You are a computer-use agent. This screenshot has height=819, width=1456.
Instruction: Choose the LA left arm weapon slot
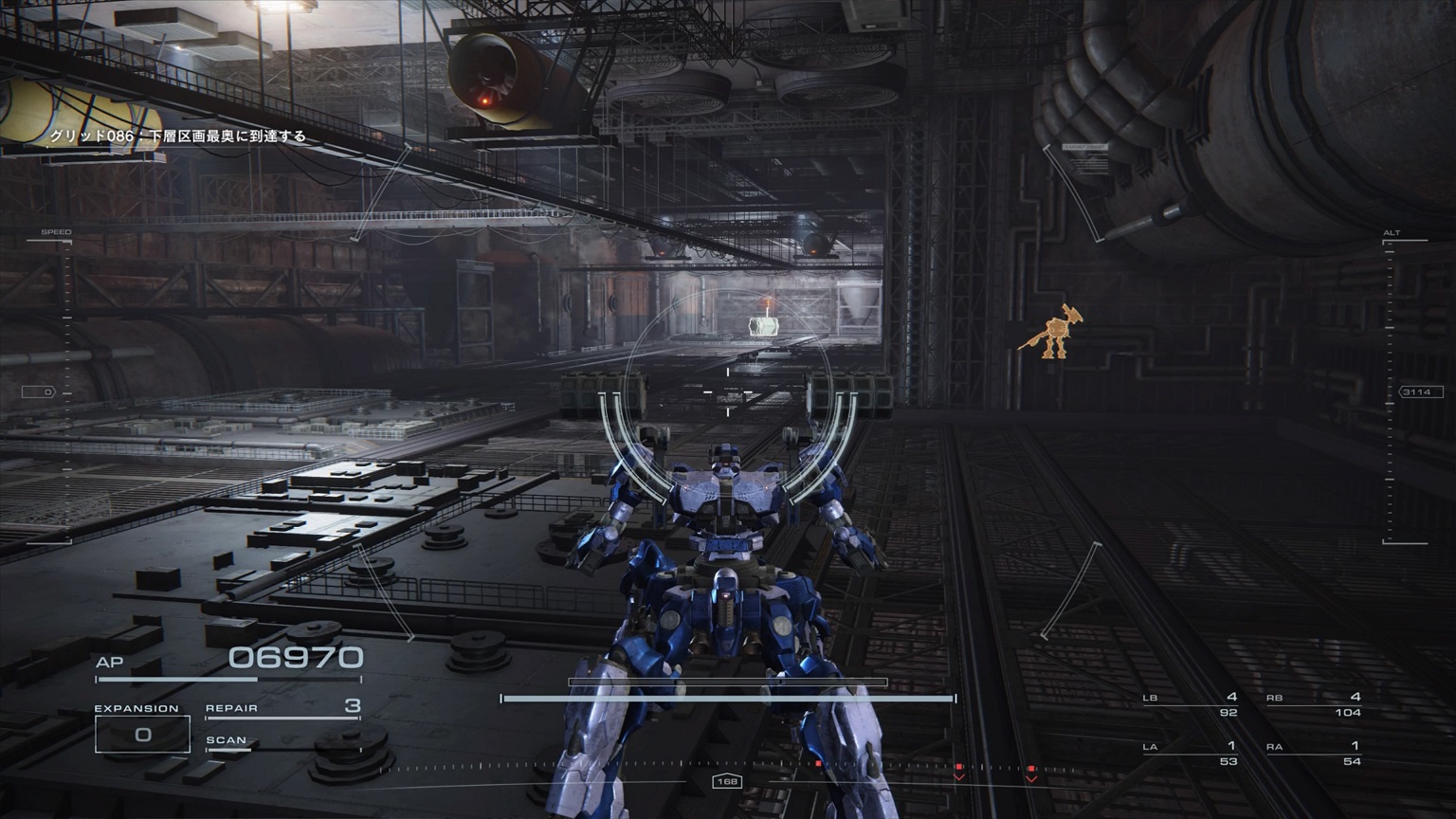click(1191, 753)
